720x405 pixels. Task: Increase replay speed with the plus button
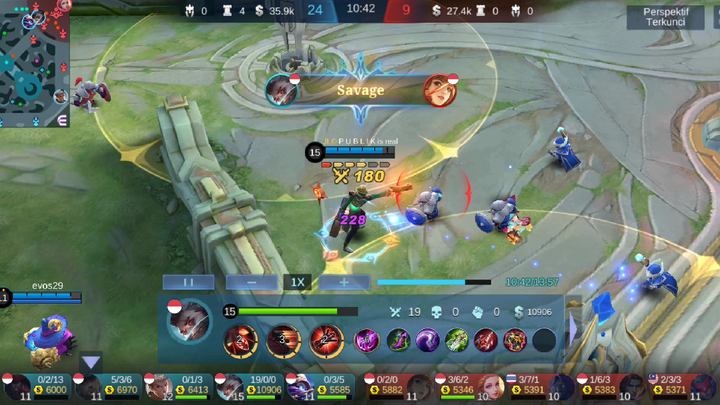pyautogui.click(x=344, y=282)
